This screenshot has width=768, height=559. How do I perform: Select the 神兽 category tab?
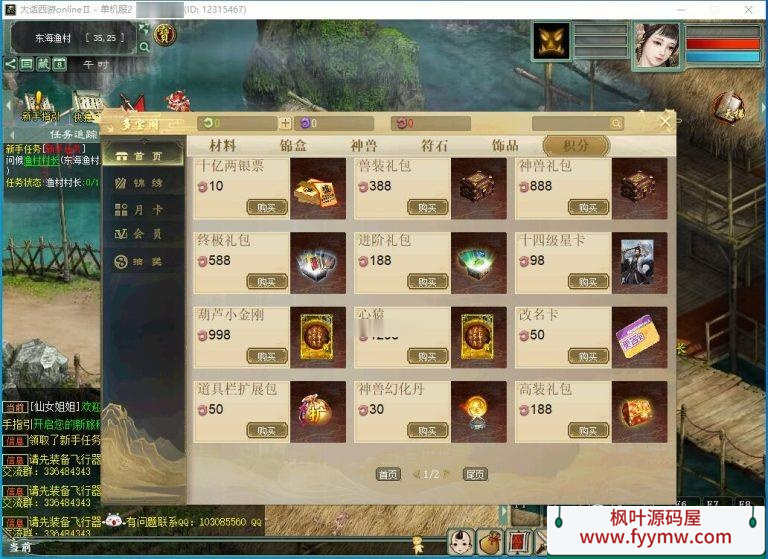(364, 146)
